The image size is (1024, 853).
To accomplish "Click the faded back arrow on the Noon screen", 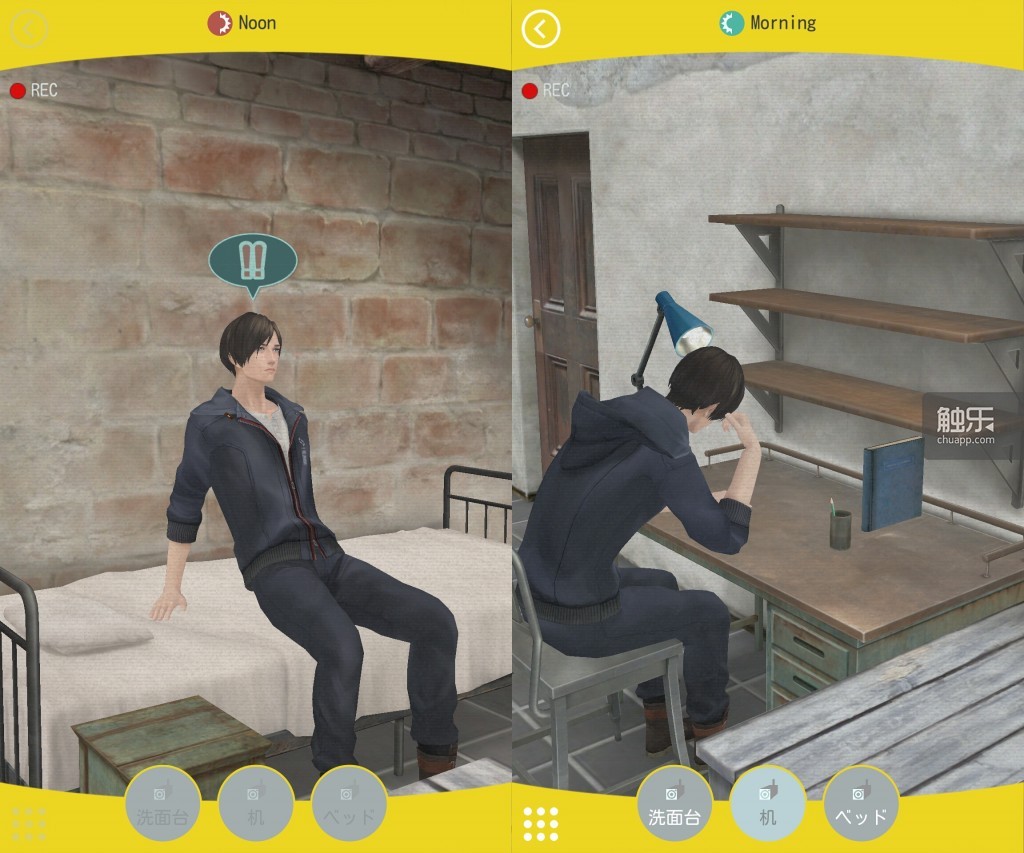I will (29, 29).
